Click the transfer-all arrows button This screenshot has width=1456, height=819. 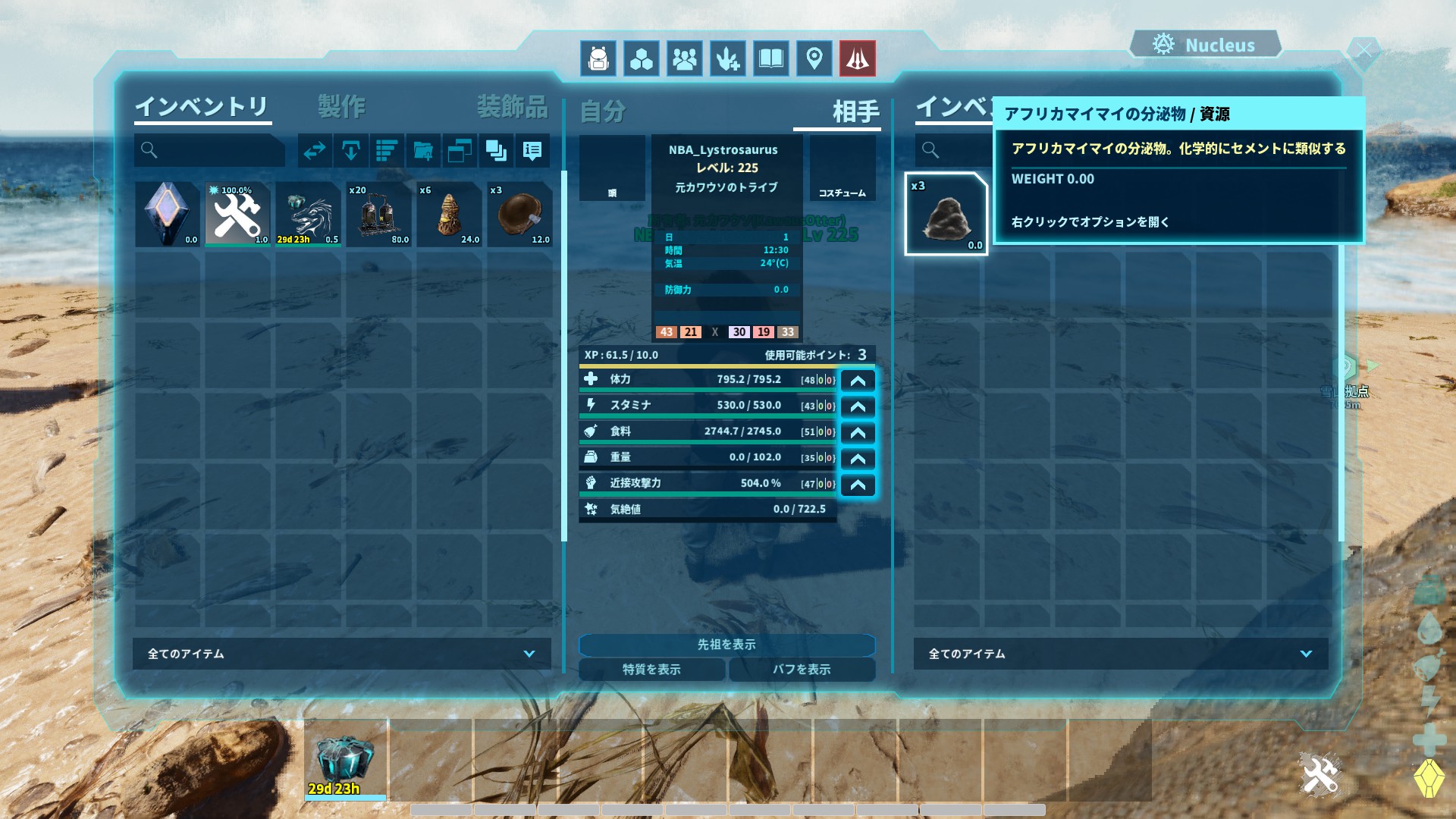tap(314, 151)
